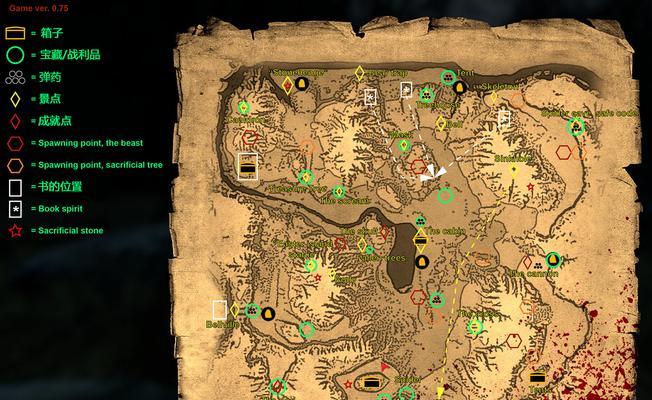Viewport: 652px width, 400px height.
Task: Select the Tent ammo marker
Action: pyautogui.click(x=447, y=78)
